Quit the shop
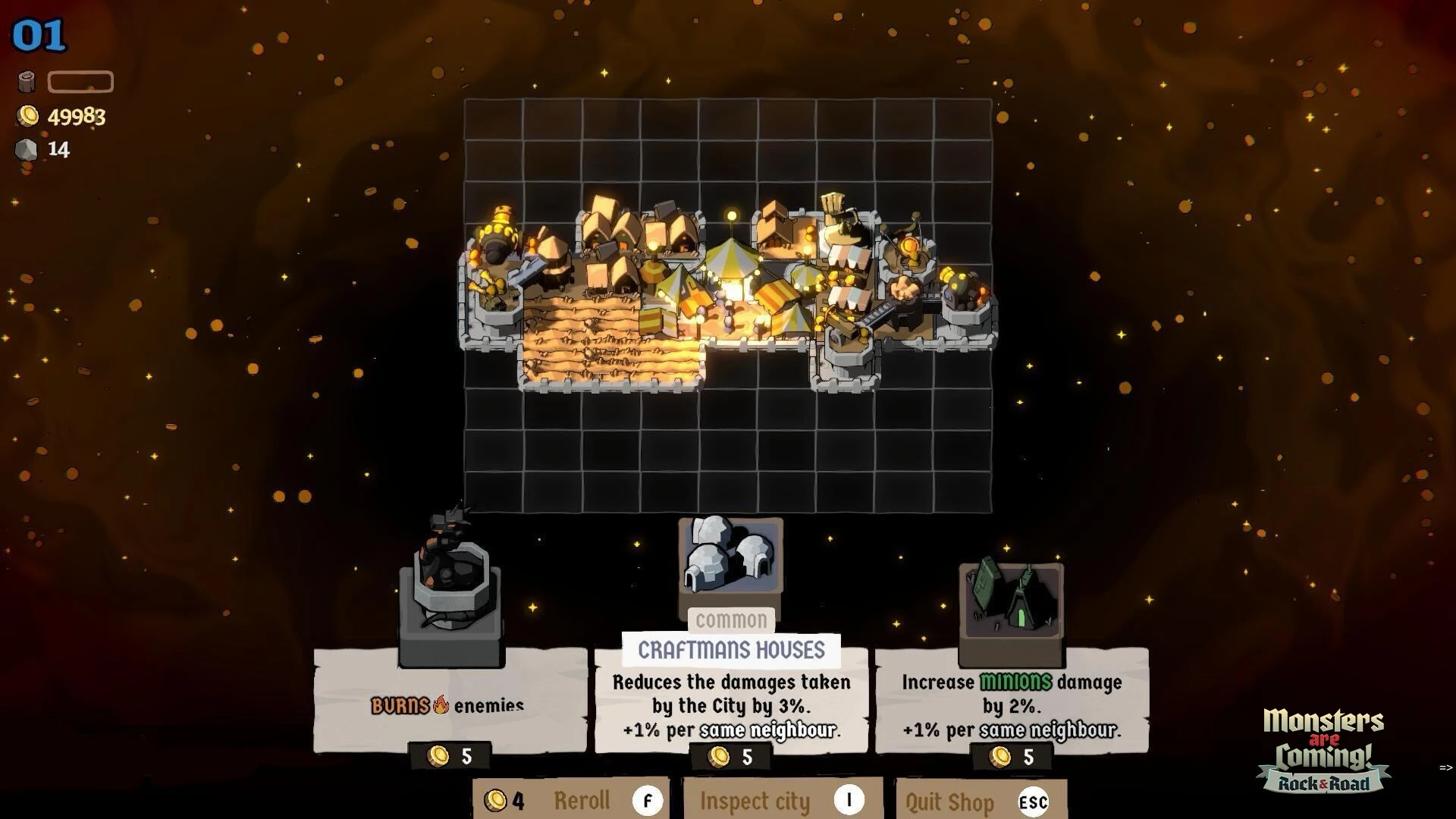Screen dimensions: 1456x819 (981, 802)
